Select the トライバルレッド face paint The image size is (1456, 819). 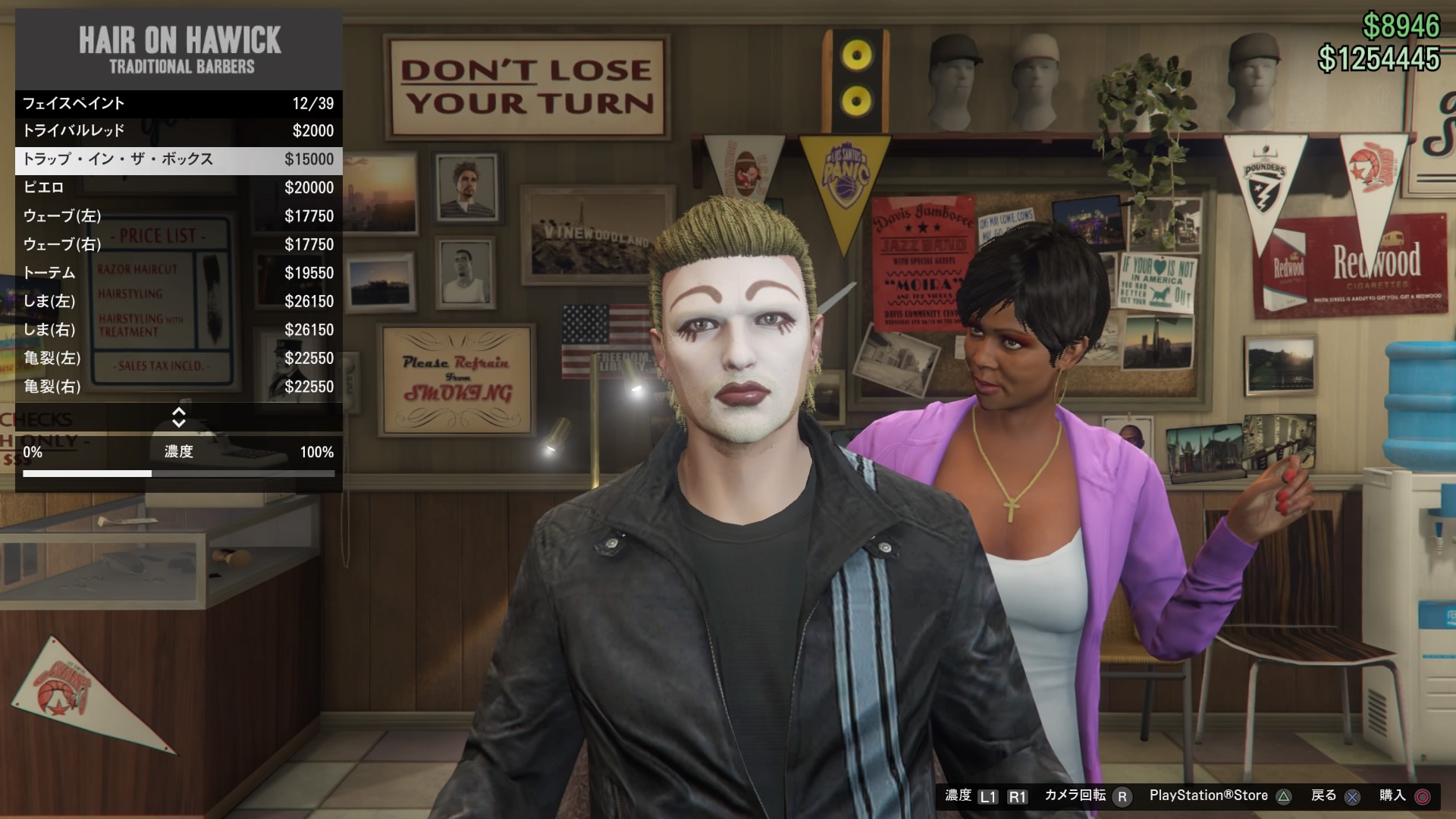(178, 130)
